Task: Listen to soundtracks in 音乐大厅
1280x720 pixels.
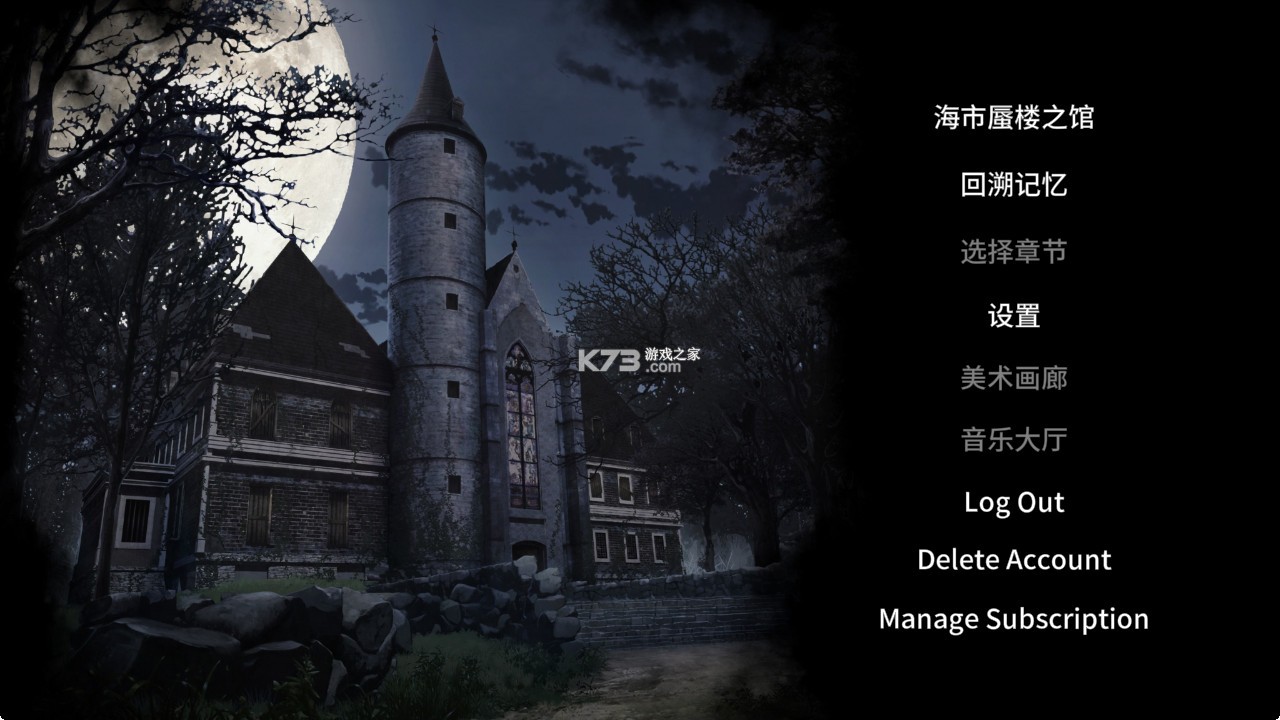Action: pos(1014,441)
